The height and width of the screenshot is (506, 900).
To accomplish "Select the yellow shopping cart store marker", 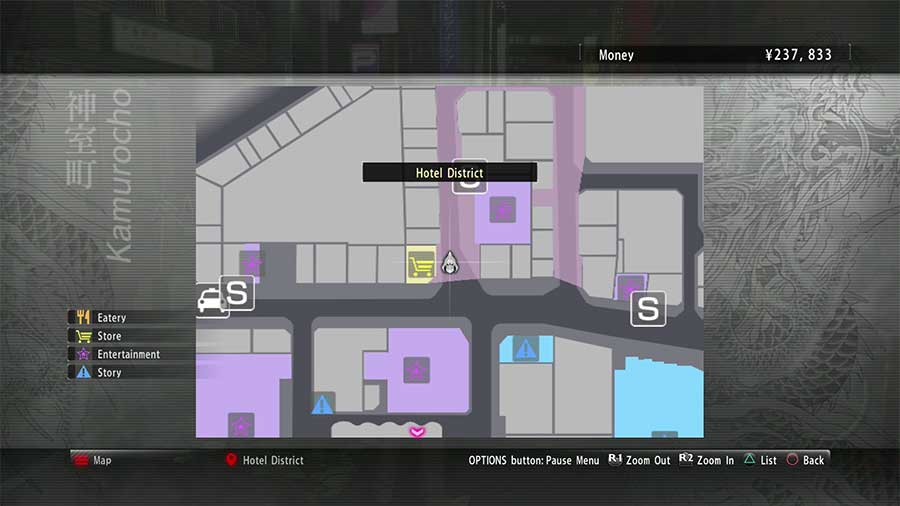I will pyautogui.click(x=422, y=266).
